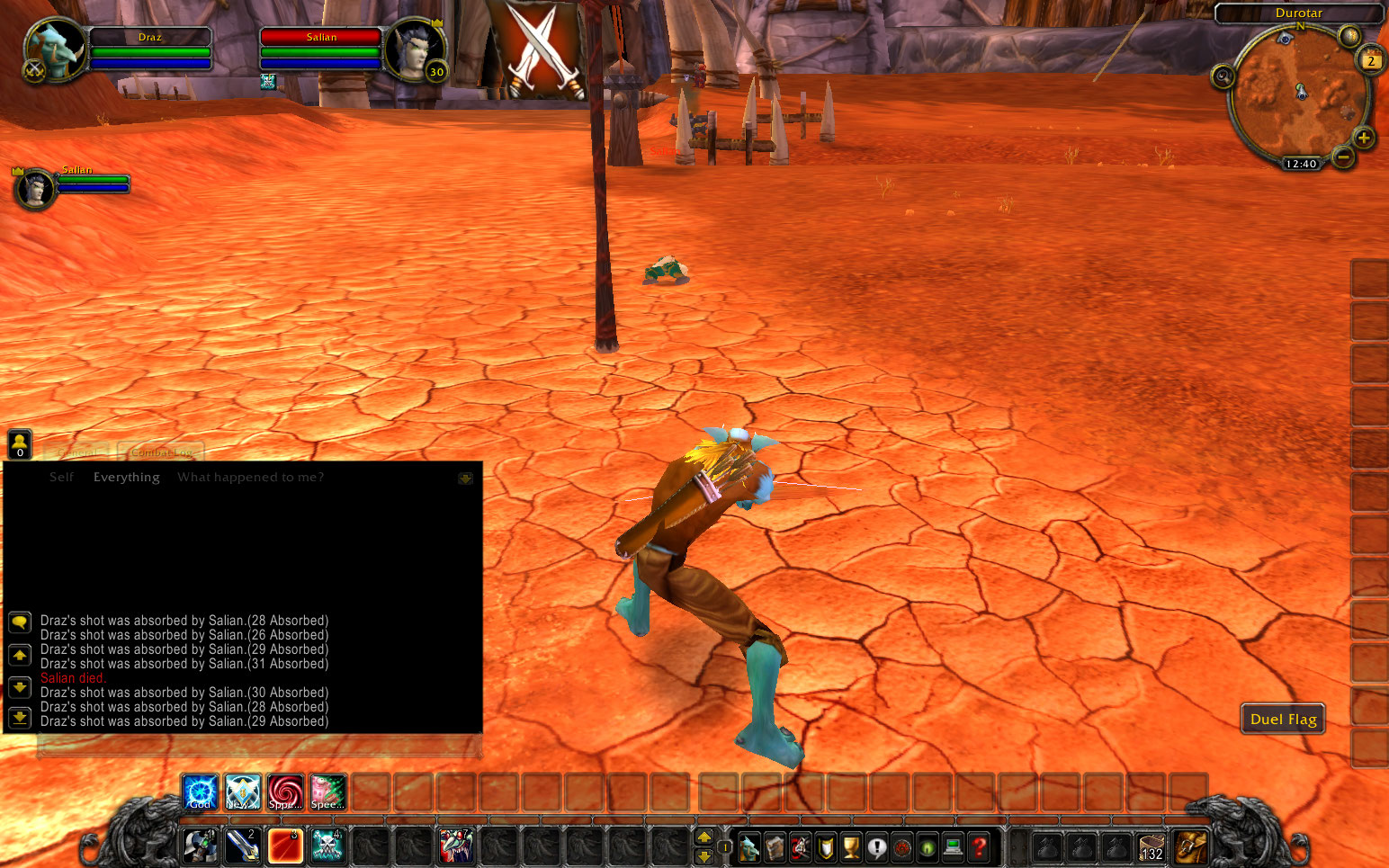
Task: Open Looking For Group with the green eye icon
Action: (x=926, y=847)
